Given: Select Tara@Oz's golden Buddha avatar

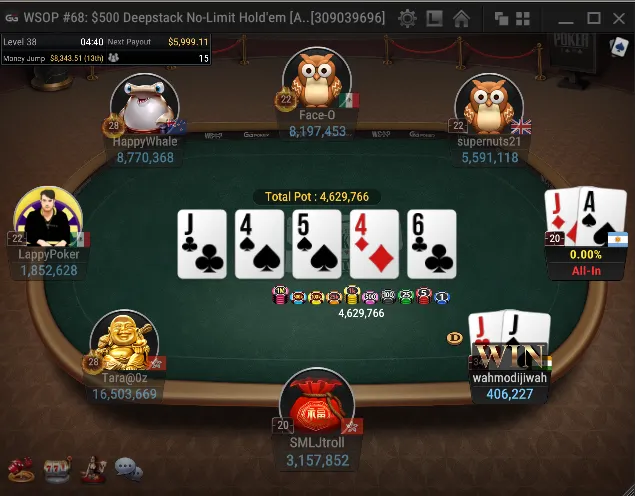Looking at the screenshot, I should 124,343.
